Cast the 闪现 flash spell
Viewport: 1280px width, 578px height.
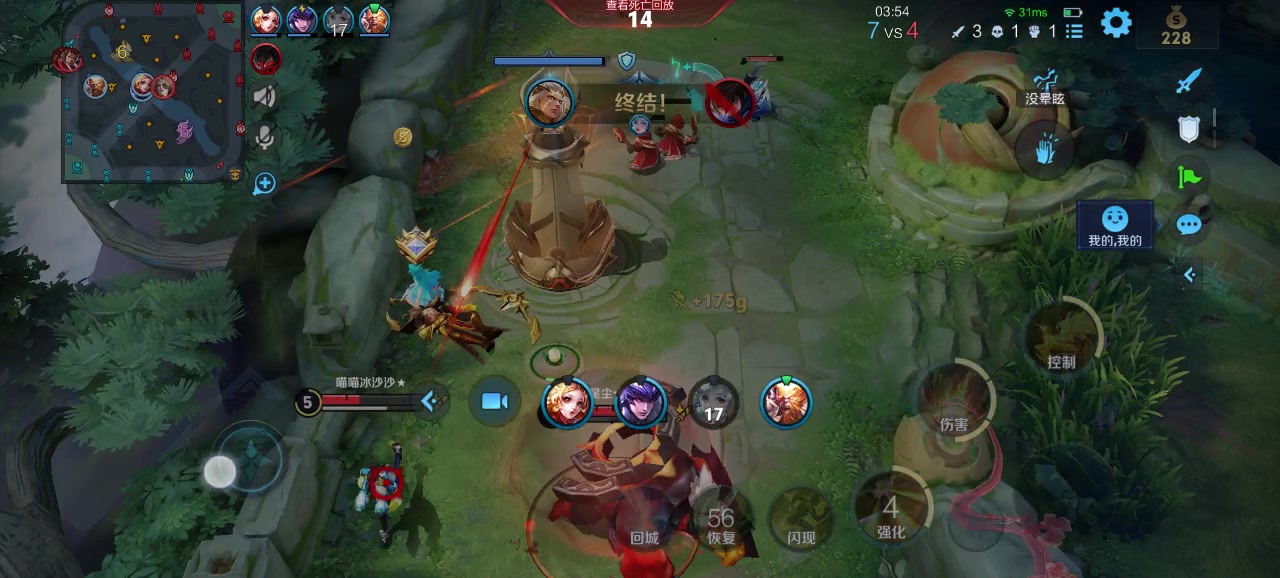801,520
